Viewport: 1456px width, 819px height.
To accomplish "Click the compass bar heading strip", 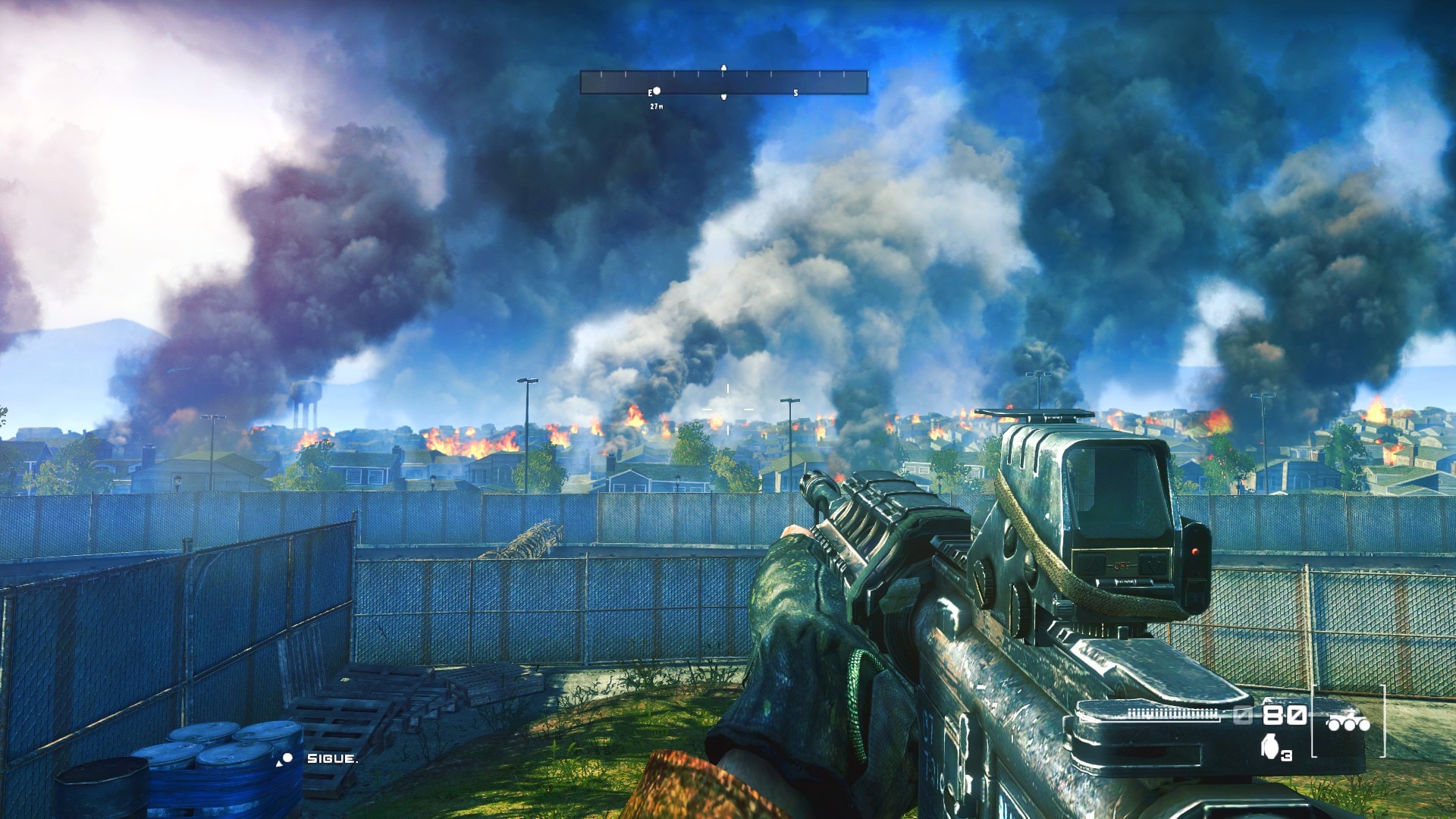I will pyautogui.click(x=723, y=82).
